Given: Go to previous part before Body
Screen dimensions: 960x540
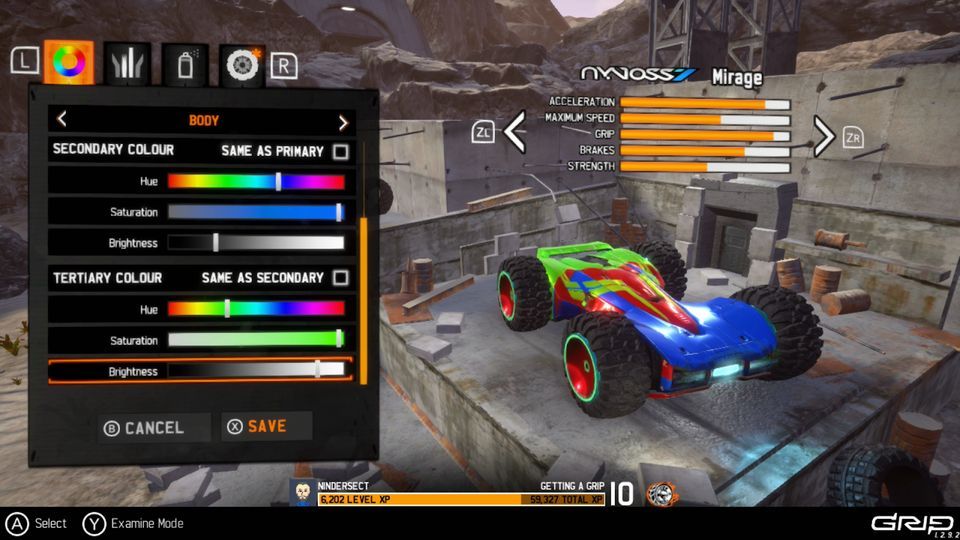Looking at the screenshot, I should (62, 121).
